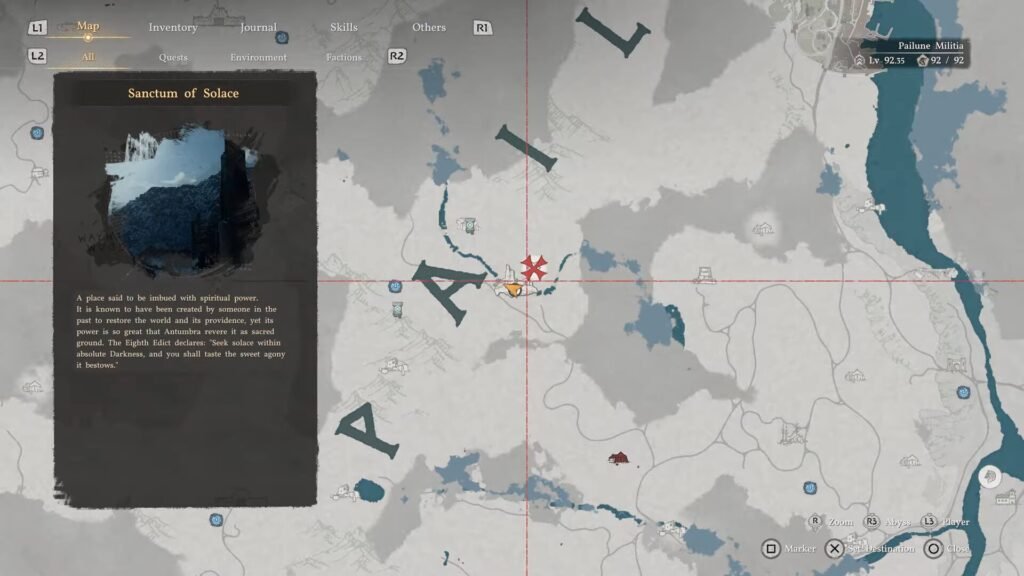View the Sanctum of Solace thumbnail image
Viewport: 1024px width, 576px height.
click(183, 198)
